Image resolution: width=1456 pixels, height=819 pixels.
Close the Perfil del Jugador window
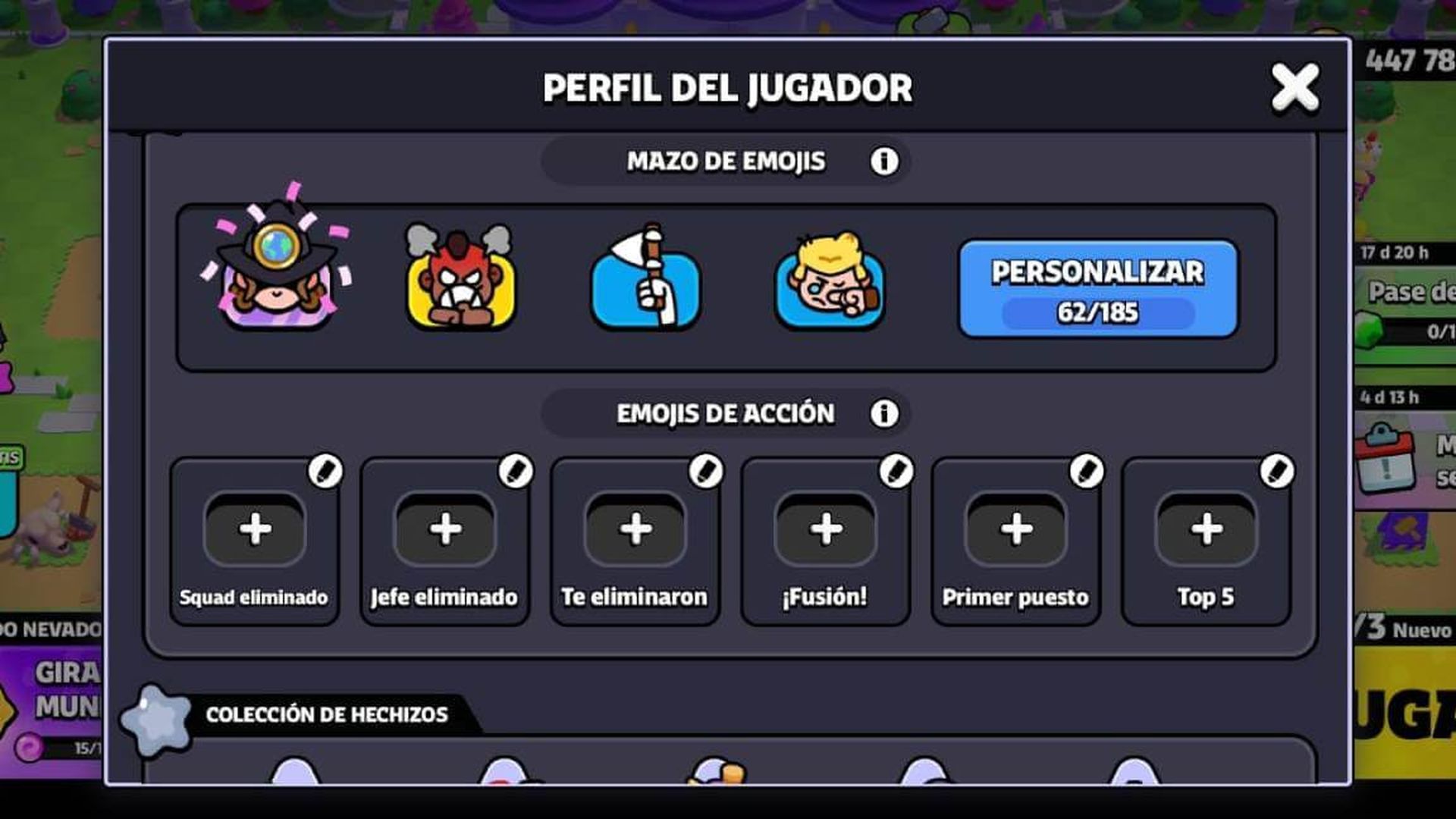pos(1294,87)
